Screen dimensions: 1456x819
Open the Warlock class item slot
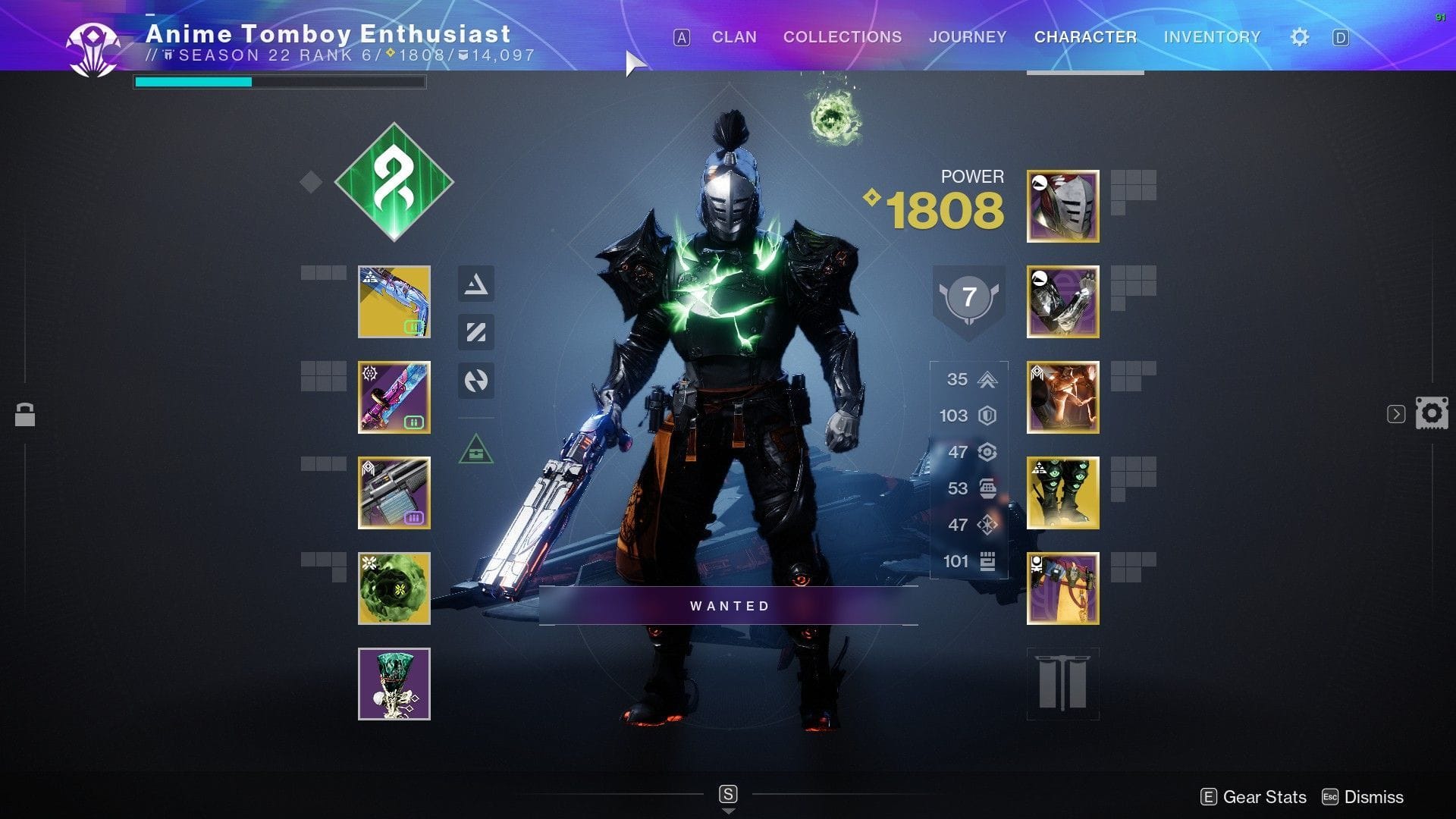[1062, 588]
